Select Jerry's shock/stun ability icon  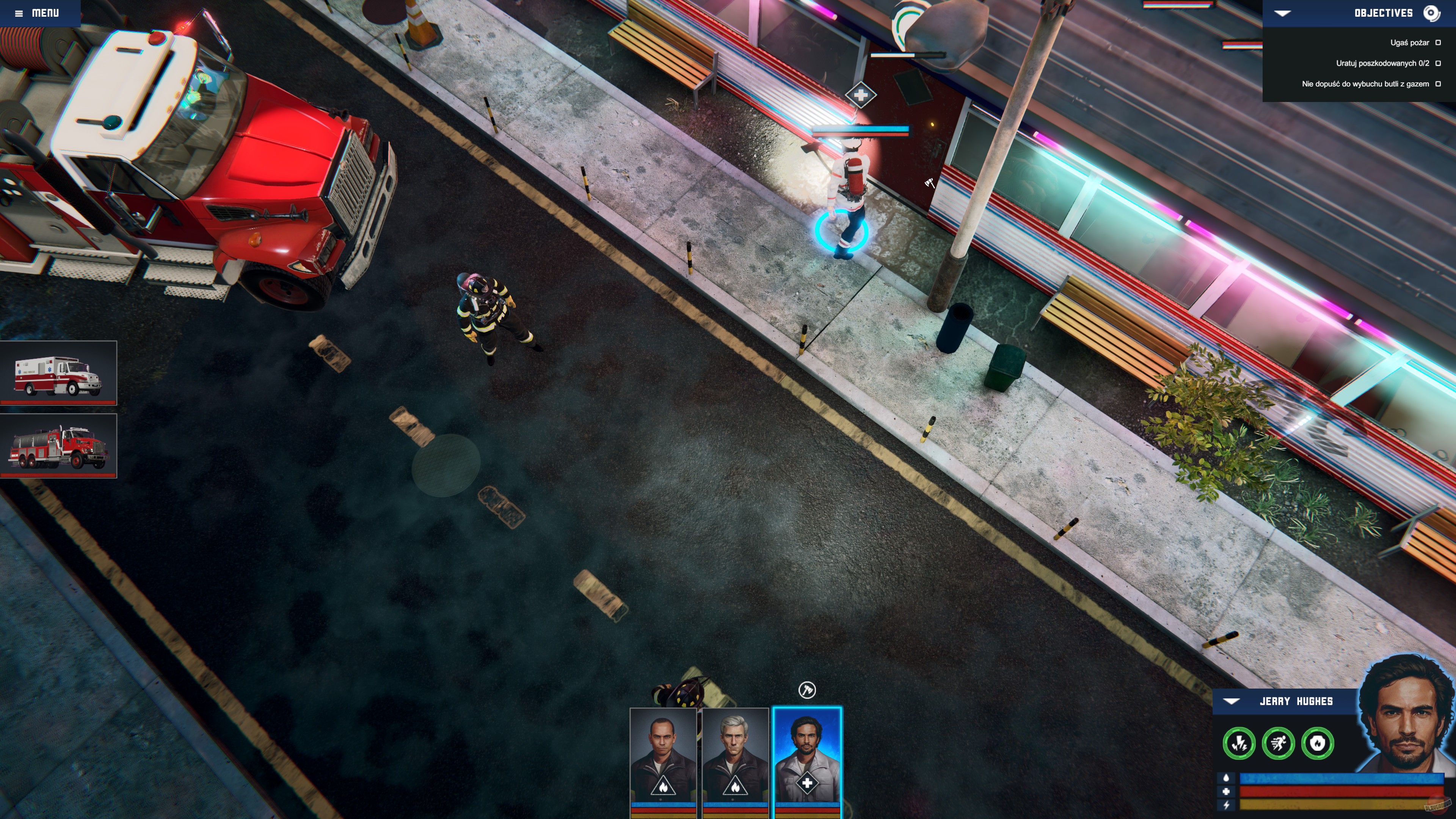coord(1239,743)
